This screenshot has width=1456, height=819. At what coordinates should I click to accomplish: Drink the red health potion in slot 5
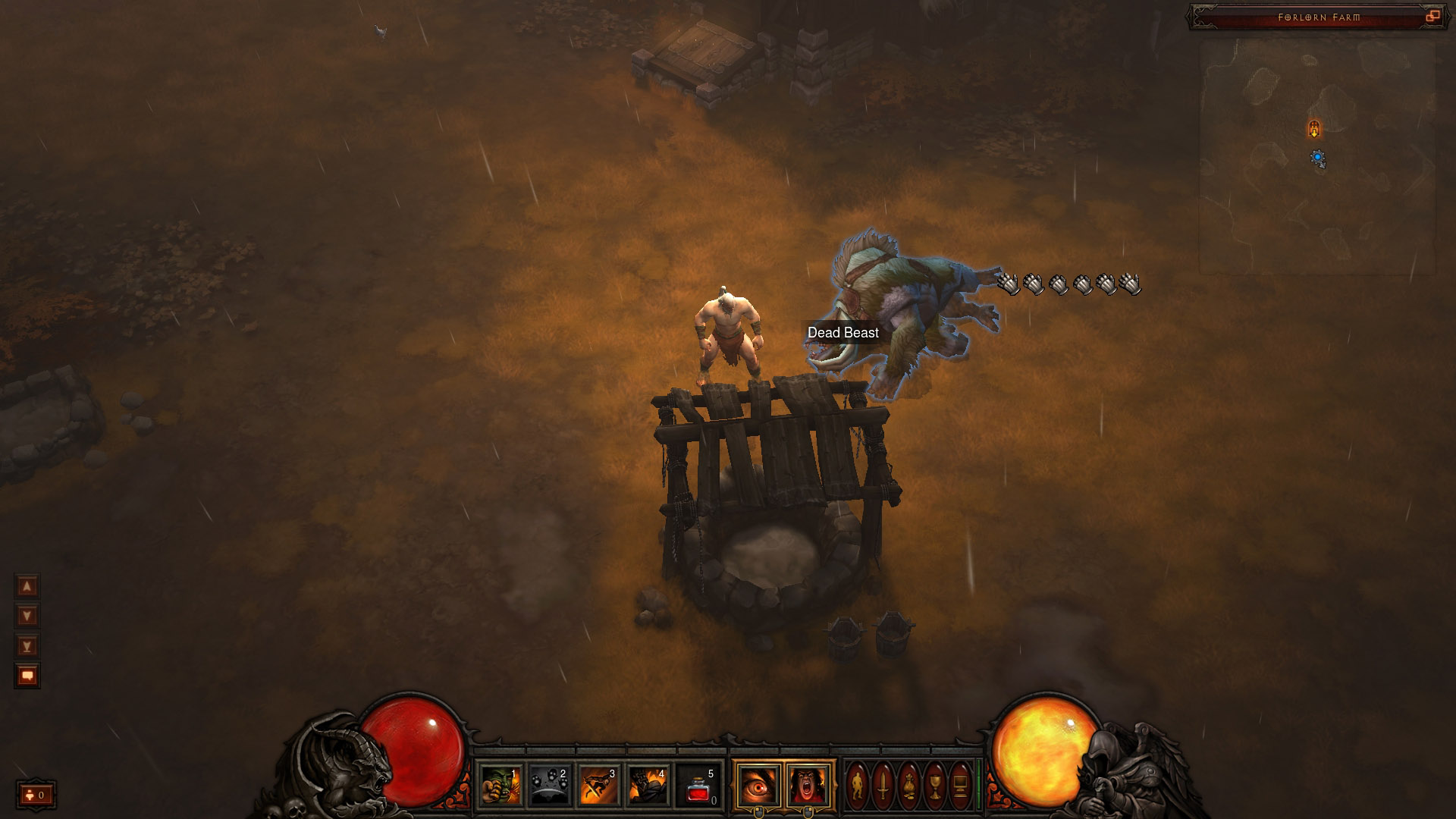pyautogui.click(x=698, y=785)
